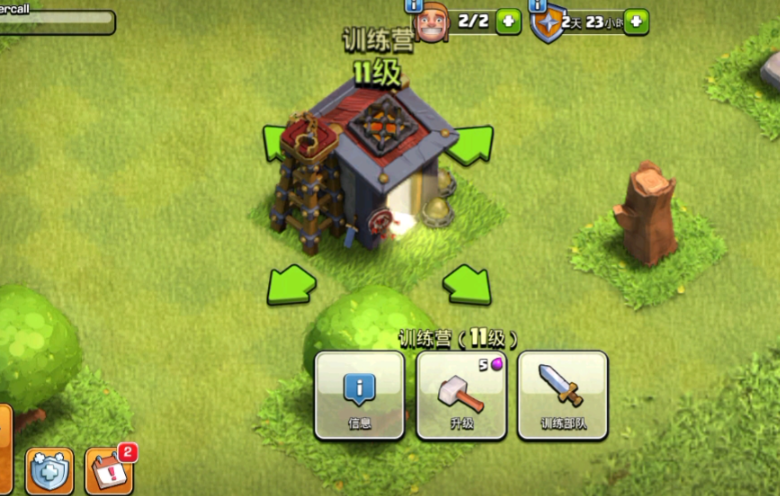Move the barracks with the upper-right green arrow
This screenshot has width=780, height=496.
[x=468, y=145]
